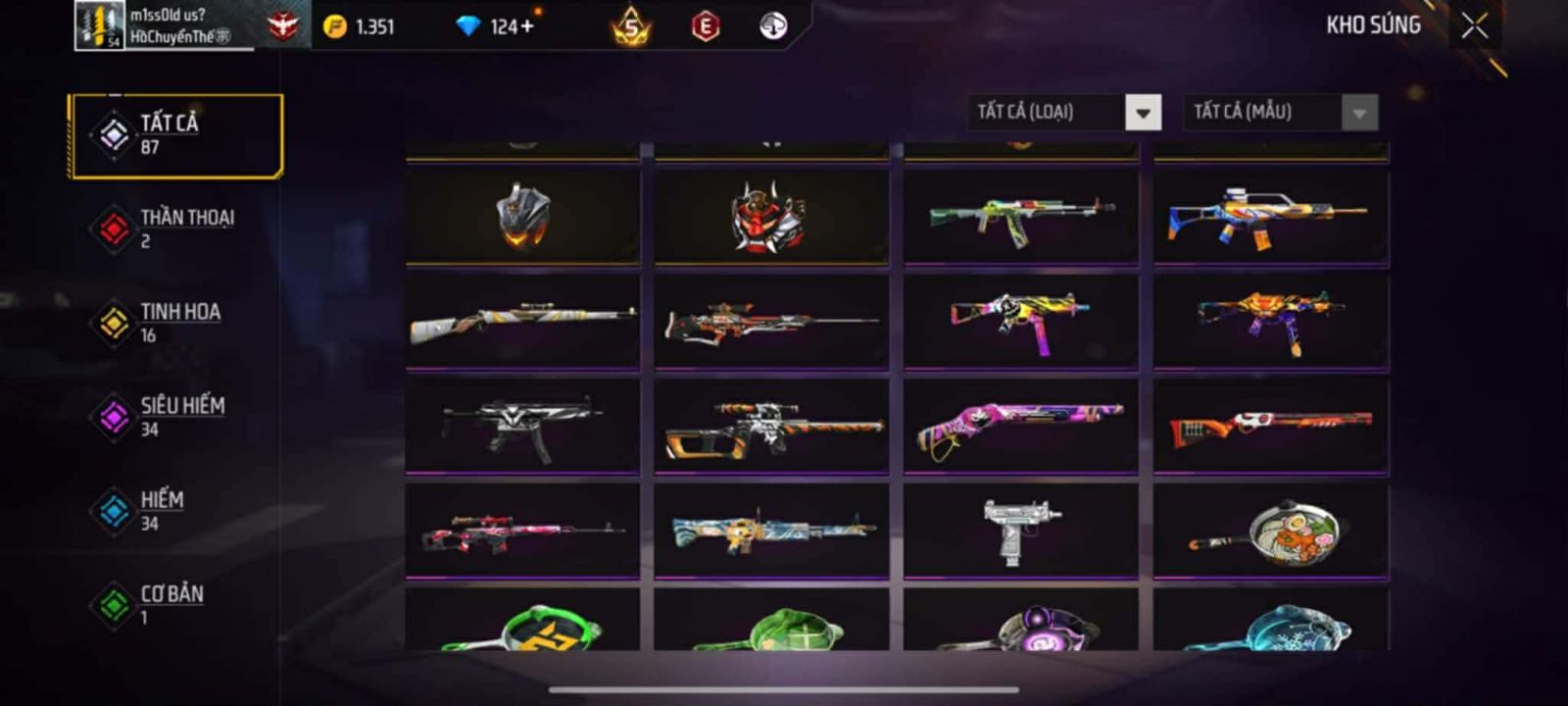Screen dimensions: 1568x706
Task: Select the Tất Cả category tab
Action: click(x=175, y=135)
